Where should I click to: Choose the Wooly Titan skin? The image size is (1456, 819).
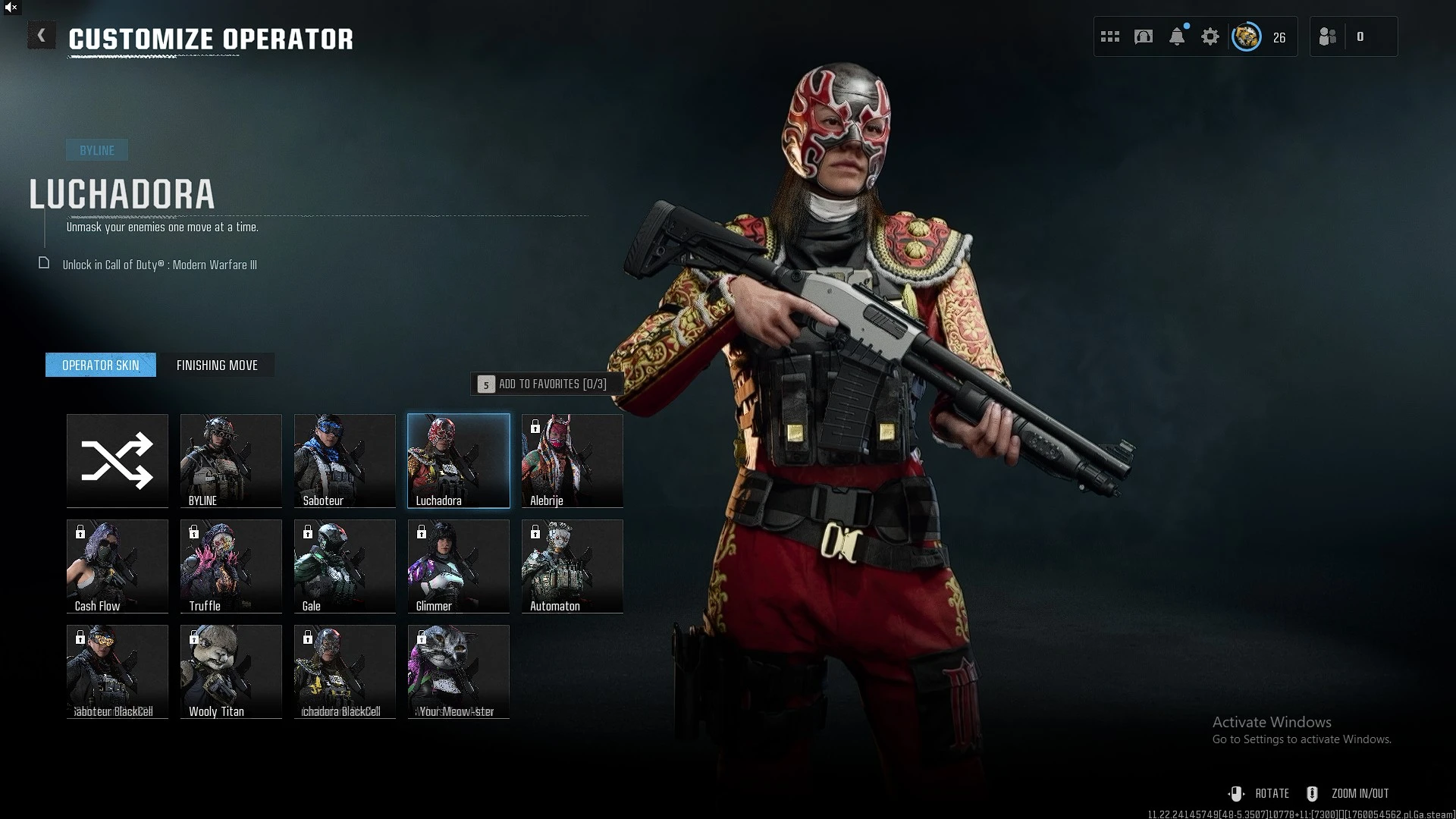231,671
